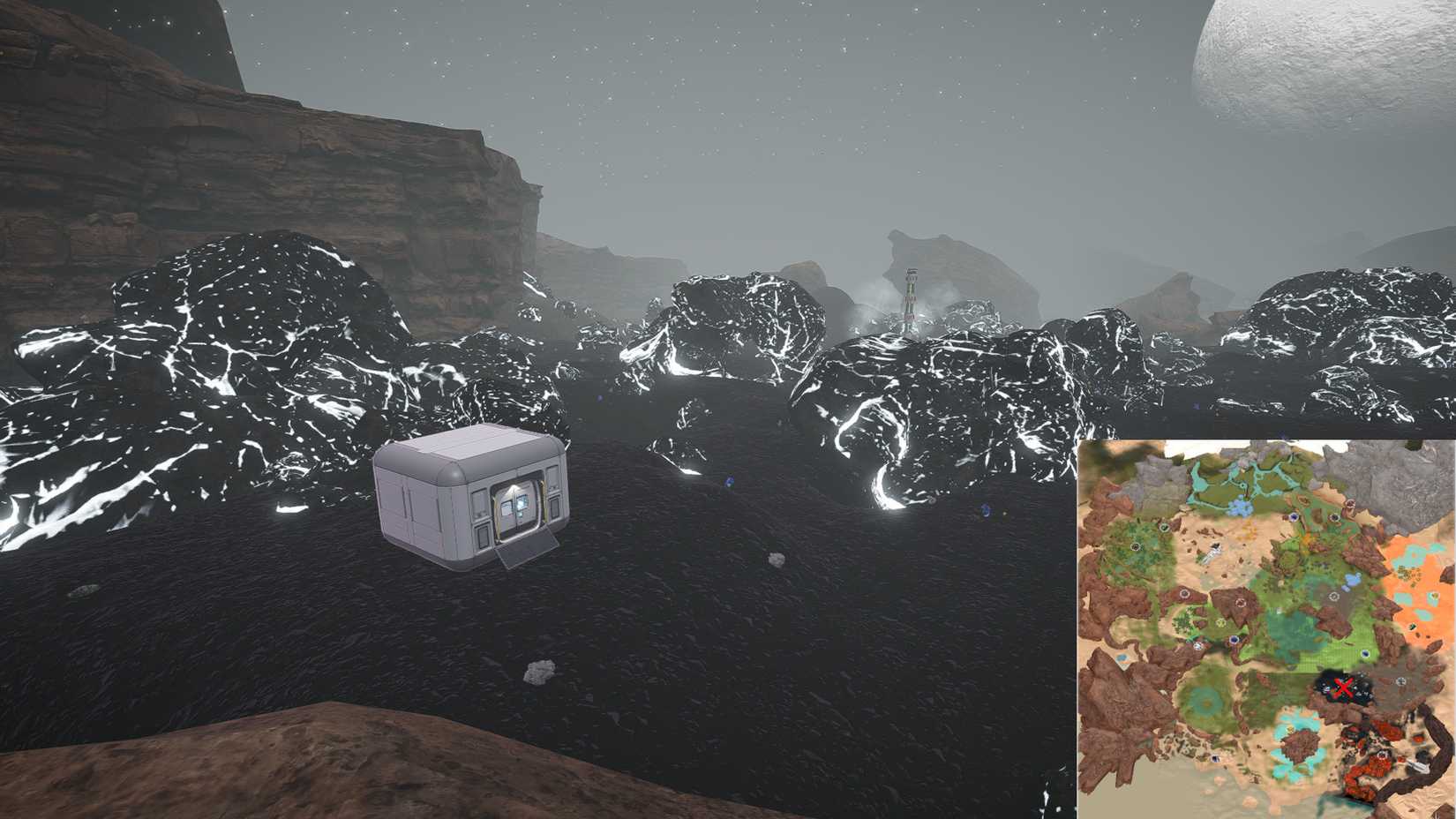Viewport: 1456px width, 819px height.
Task: Click the crashed ship icon at the map's bottom-right
Action: pyautogui.click(x=1418, y=766)
